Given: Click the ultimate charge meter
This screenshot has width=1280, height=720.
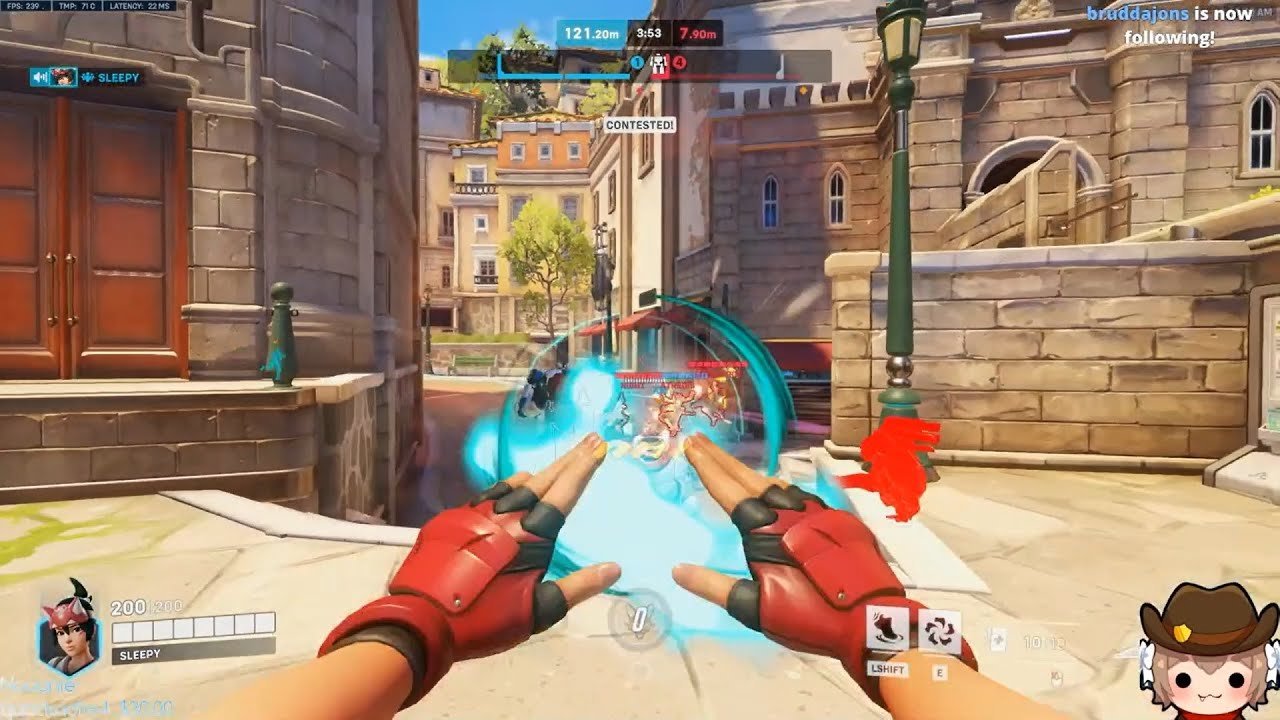Looking at the screenshot, I should 640,618.
